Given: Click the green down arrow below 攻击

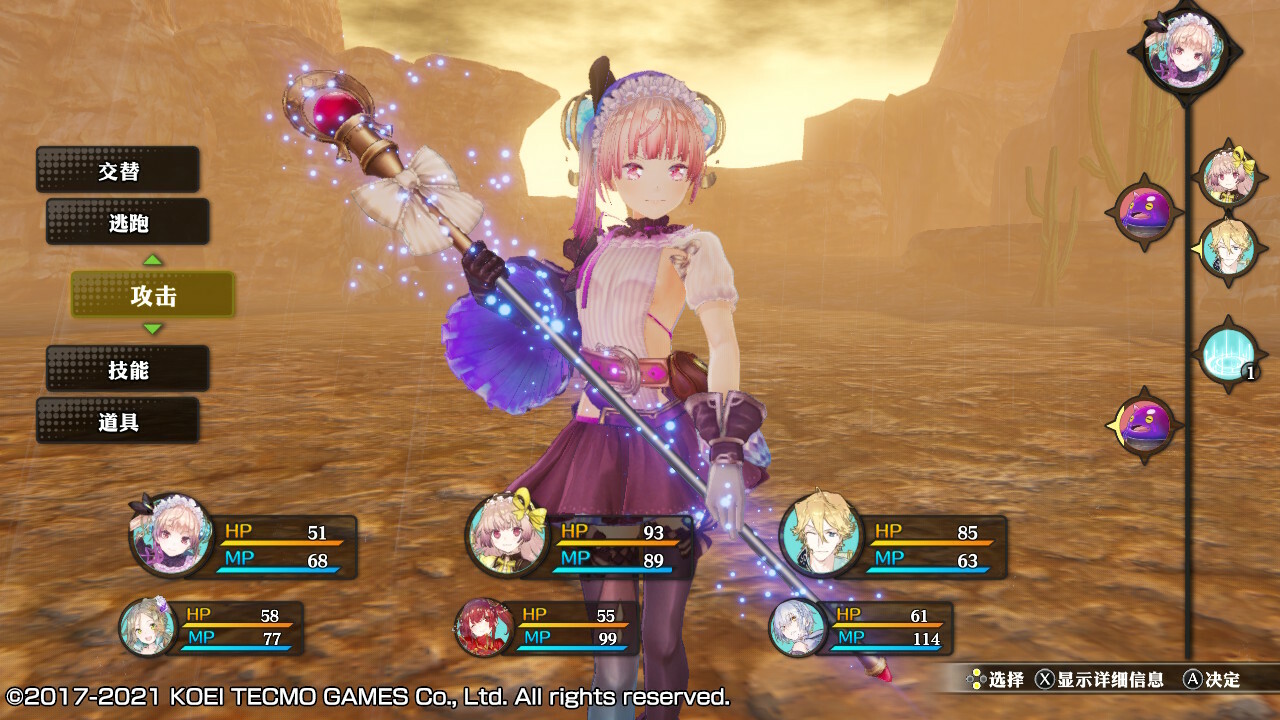Looking at the screenshot, I should [x=152, y=329].
